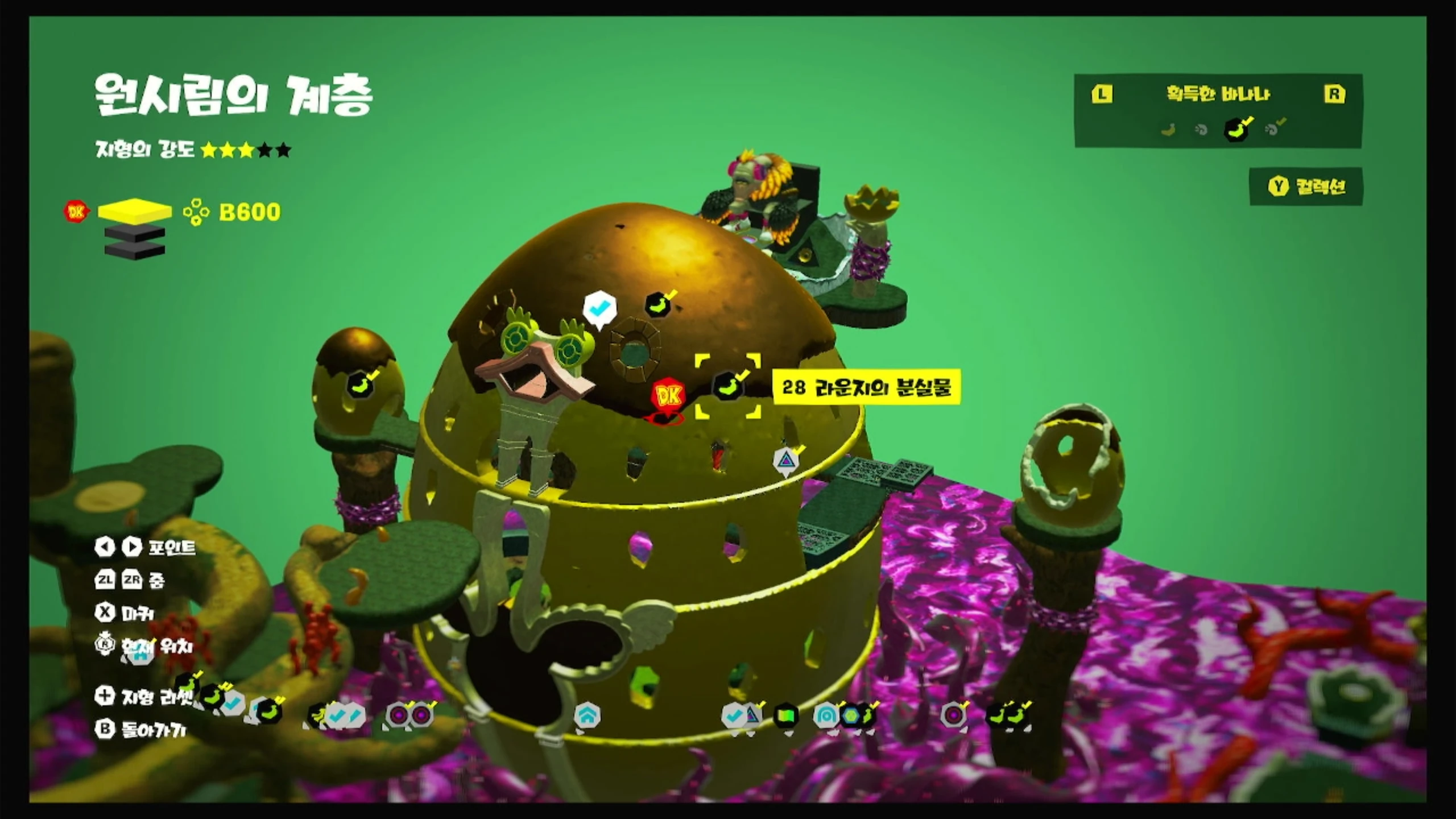Screen dimensions: 1456x819
Task: Choose the collected banana filter icon
Action: 1236,129
